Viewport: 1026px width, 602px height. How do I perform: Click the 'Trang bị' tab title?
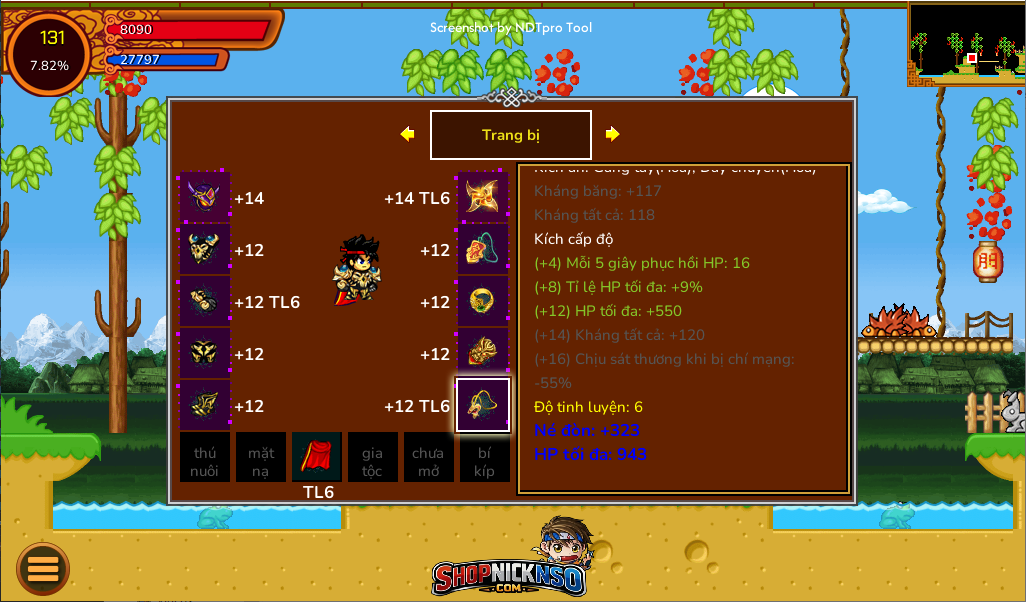point(511,135)
